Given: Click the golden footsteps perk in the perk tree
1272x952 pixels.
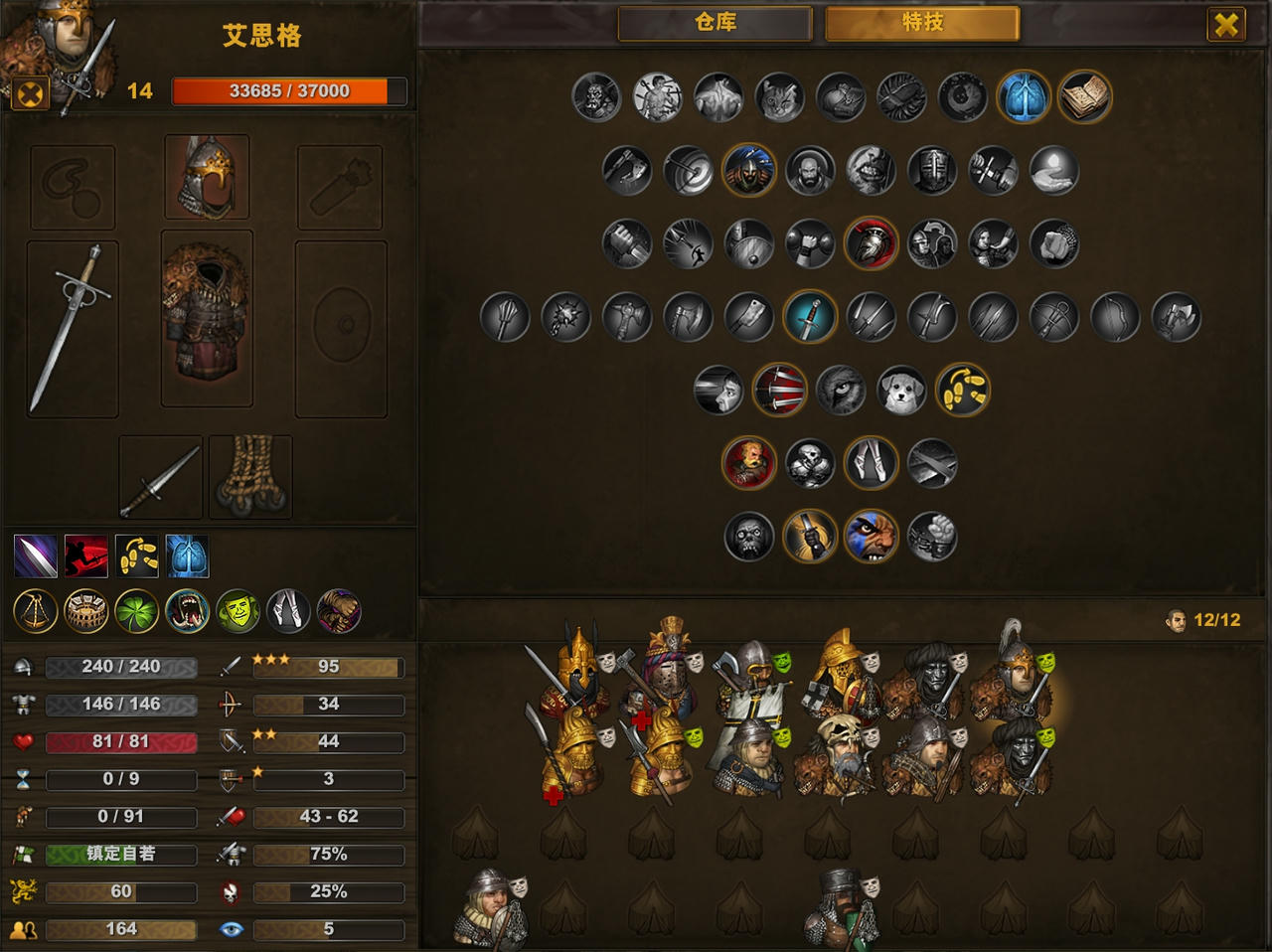Looking at the screenshot, I should pyautogui.click(x=963, y=390).
